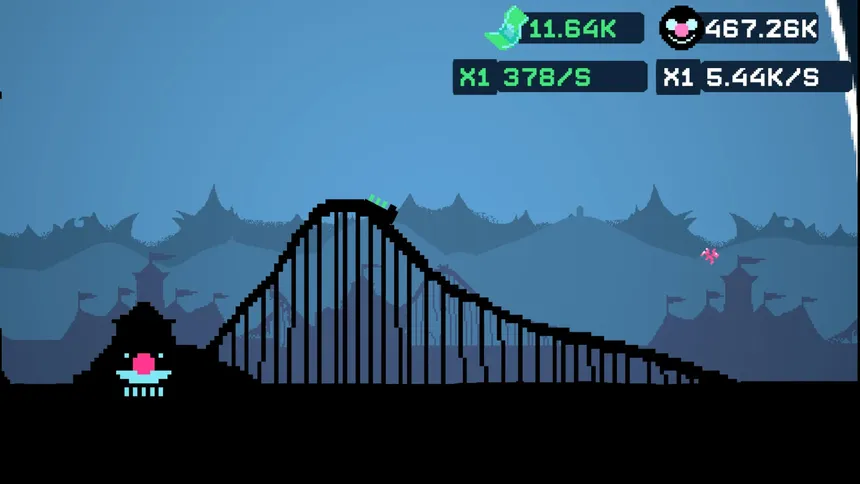Select the green X1 cash multiplier badge
Screen dimensions: 860x484
tap(474, 77)
